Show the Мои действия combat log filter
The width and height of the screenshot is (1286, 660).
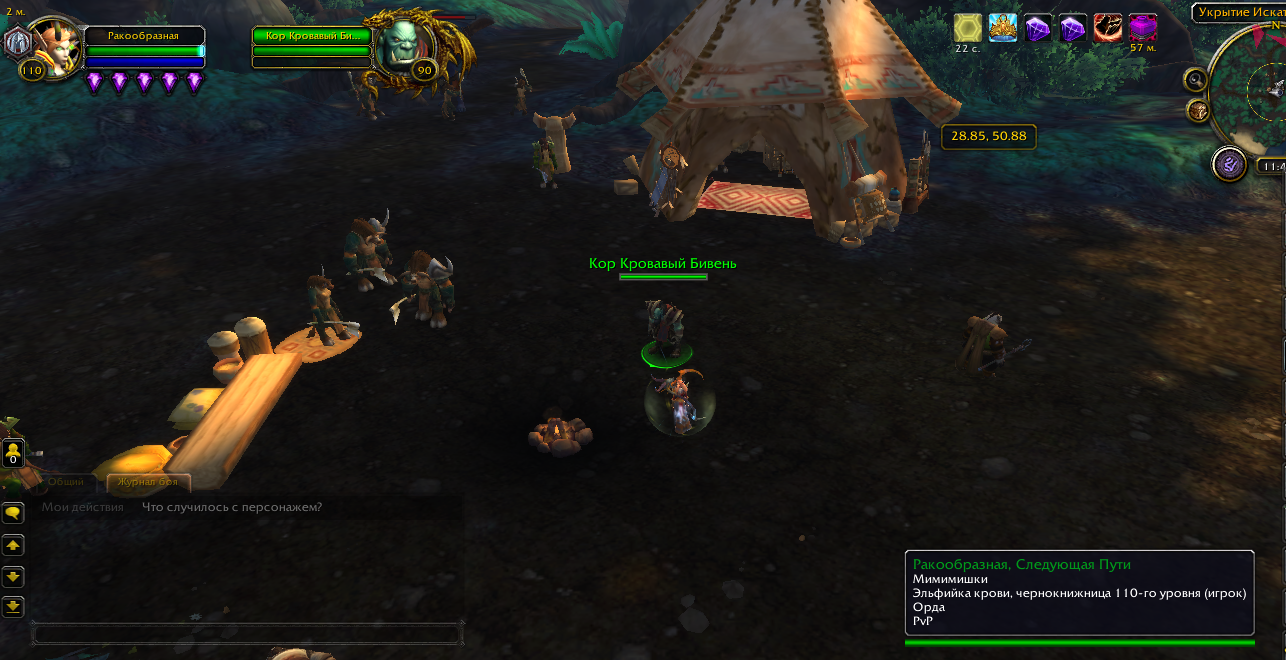pyautogui.click(x=83, y=507)
